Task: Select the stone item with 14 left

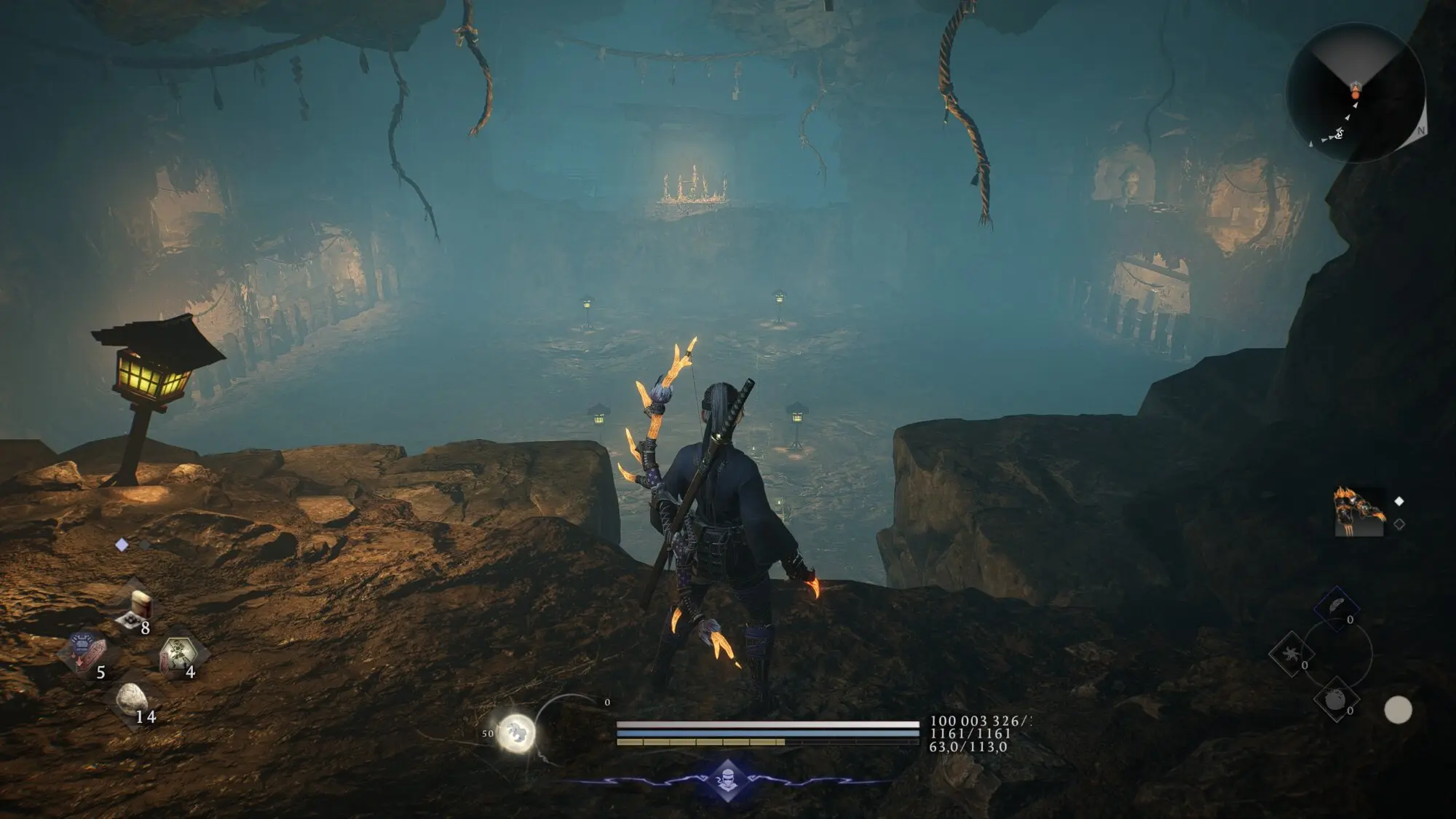Action: 131,700
